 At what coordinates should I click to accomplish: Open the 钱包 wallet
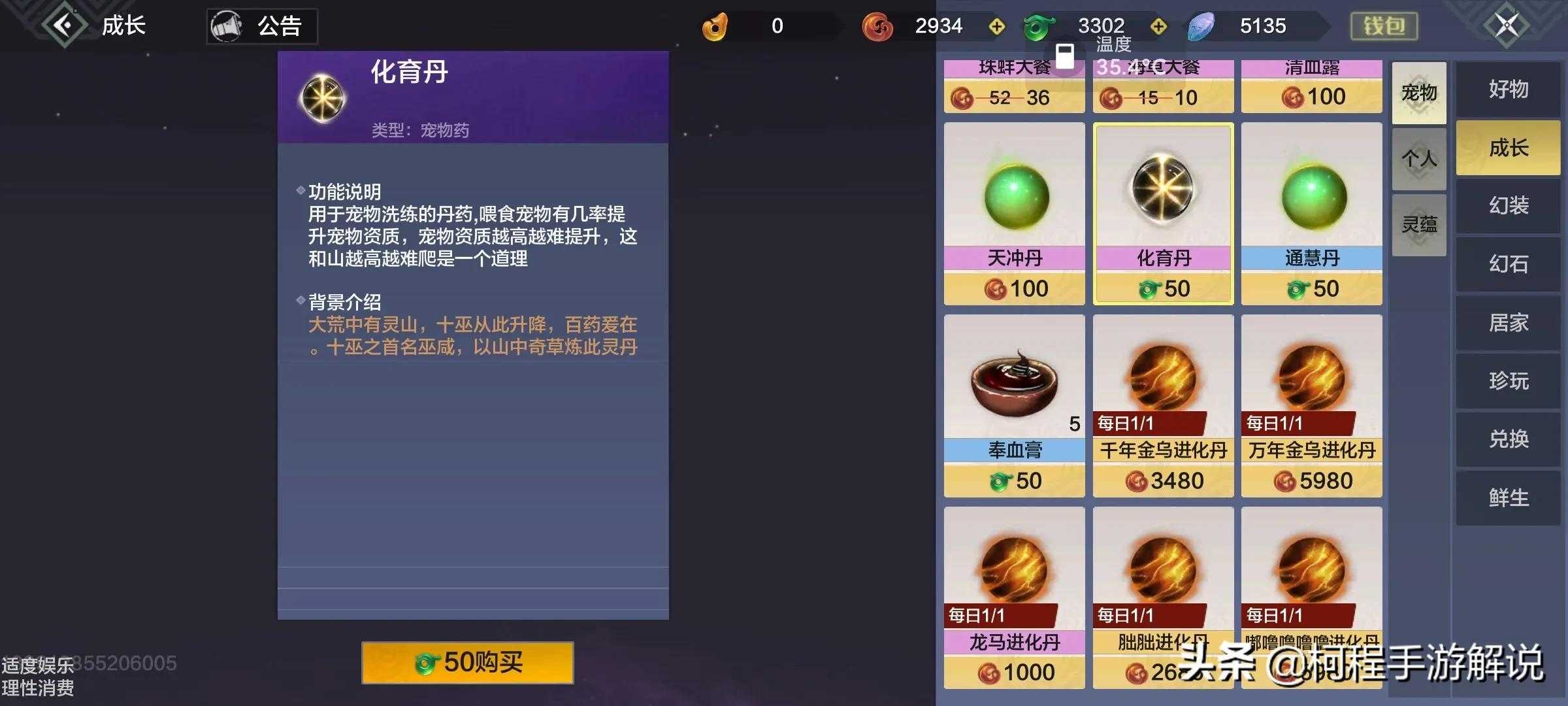point(1384,26)
